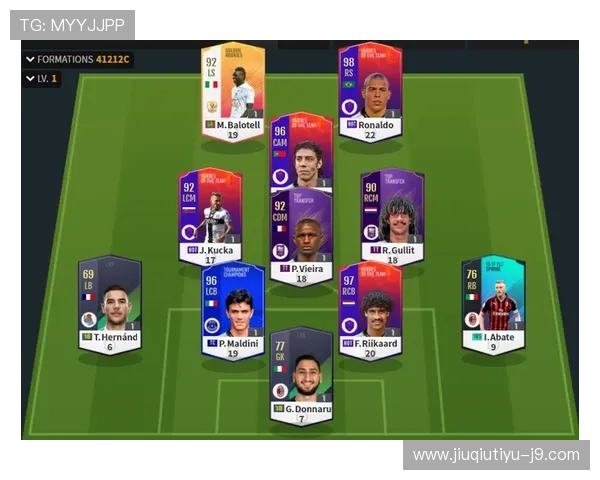This screenshot has width=600, height=480.
Task: Choose the Ronaldo RS player card
Action: (x=370, y=92)
